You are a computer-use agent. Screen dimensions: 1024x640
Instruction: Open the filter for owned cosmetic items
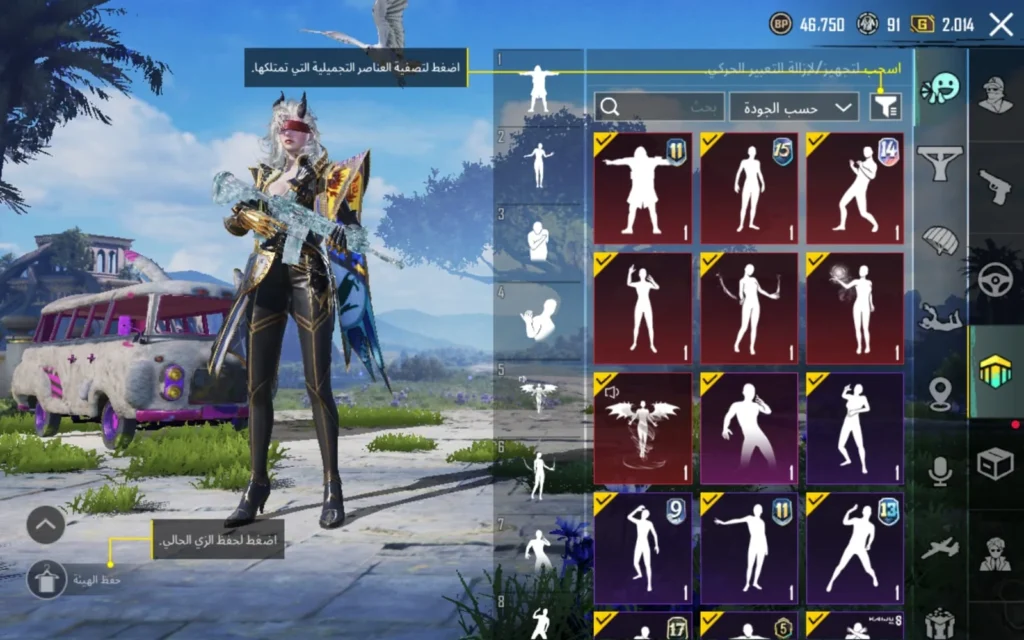886,106
